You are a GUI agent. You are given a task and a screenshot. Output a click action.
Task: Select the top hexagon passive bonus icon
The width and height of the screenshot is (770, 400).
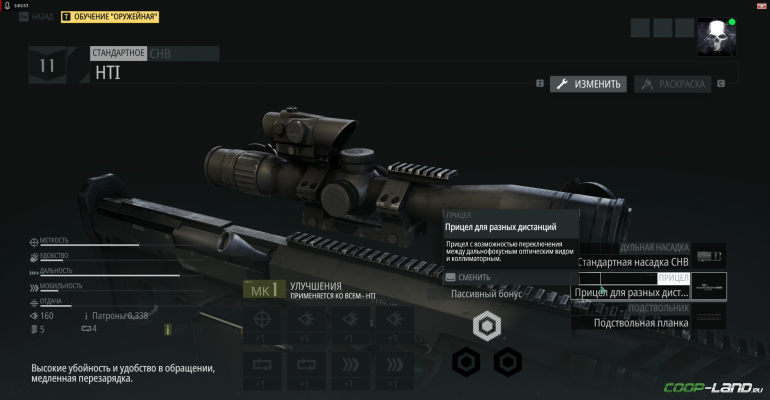(x=486, y=325)
